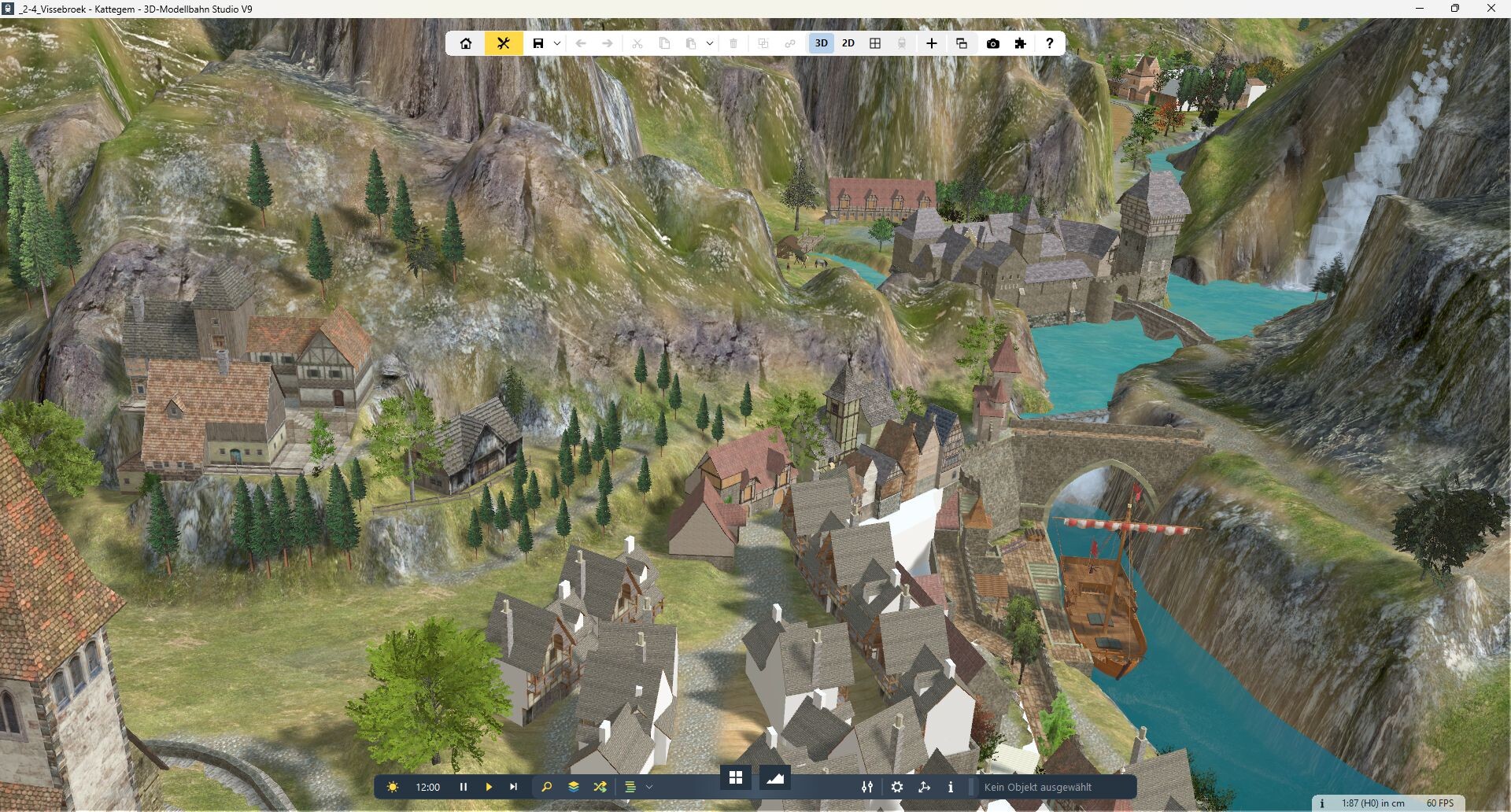This screenshot has height=812, width=1511.
Task: Pause the simulation
Action: [x=464, y=787]
